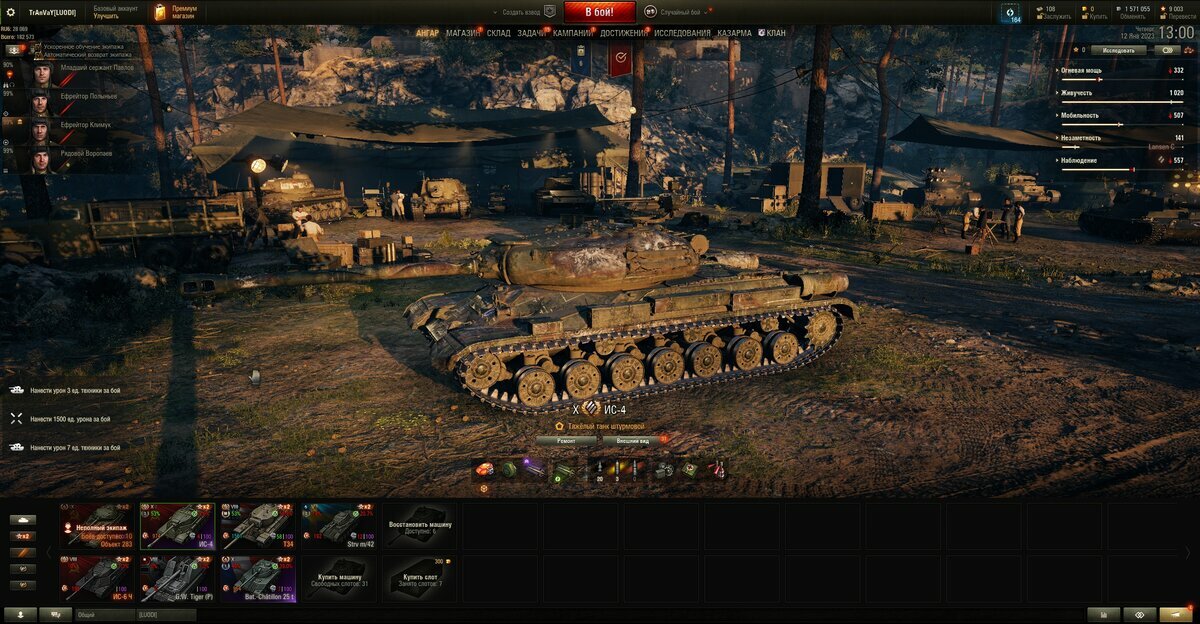Click the Купить слот buy slot tile

420,579
